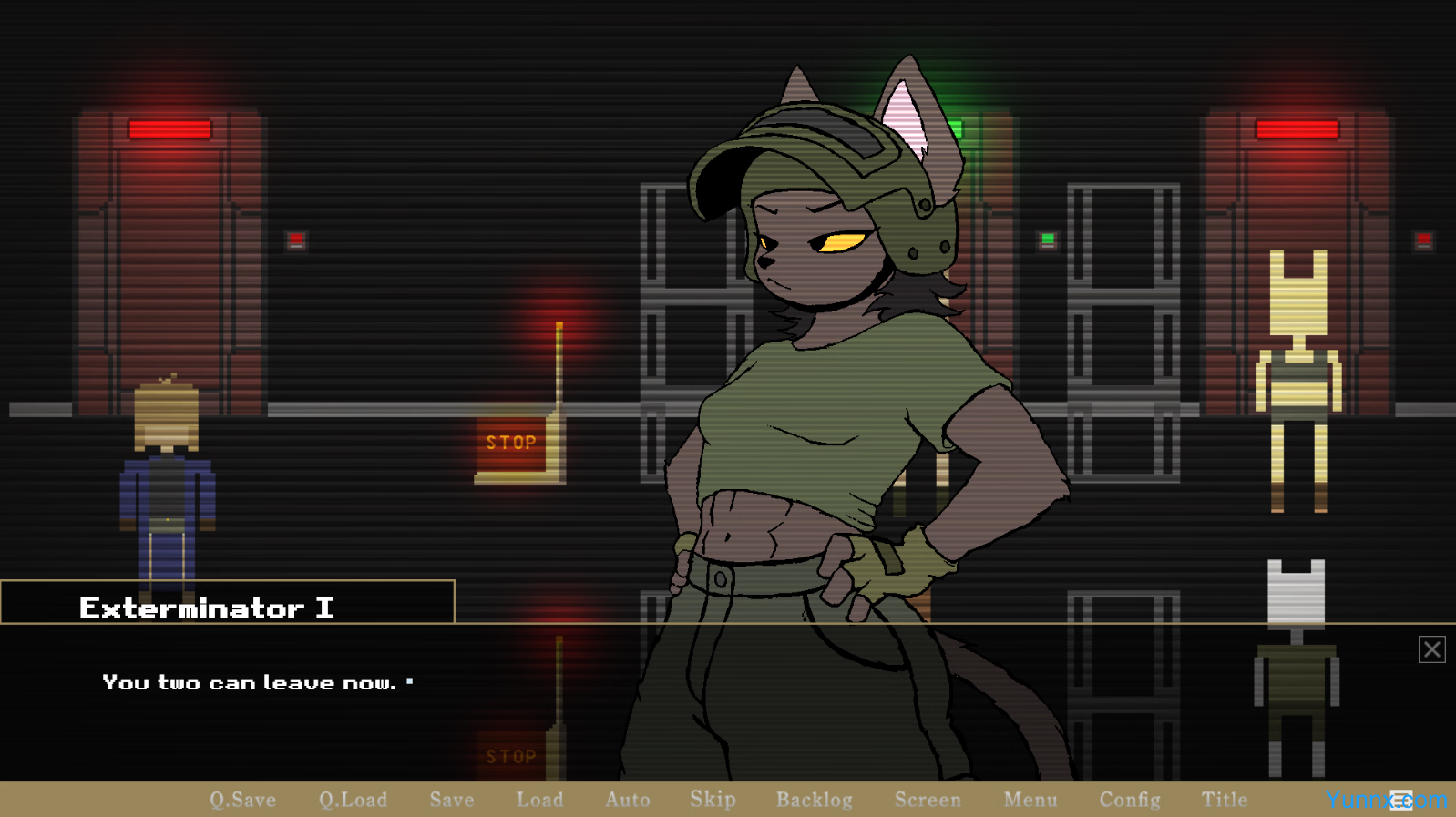Toggle Auto text advance
The image size is (1456, 817).
(628, 800)
